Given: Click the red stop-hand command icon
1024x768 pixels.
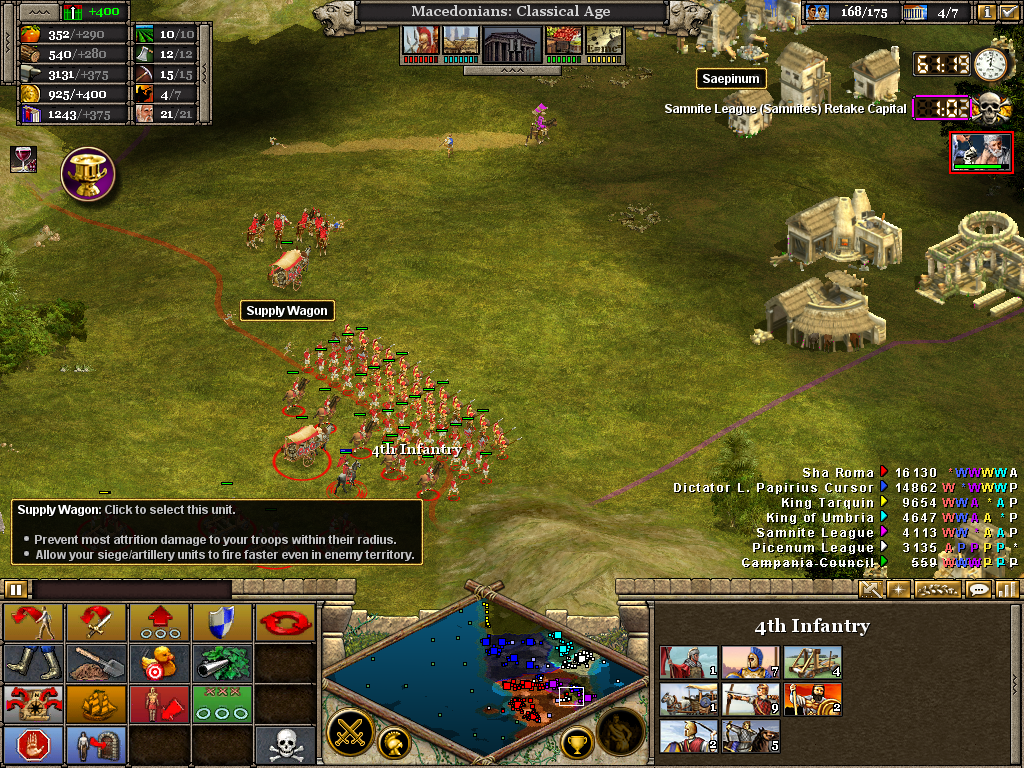Looking at the screenshot, I should click(33, 745).
